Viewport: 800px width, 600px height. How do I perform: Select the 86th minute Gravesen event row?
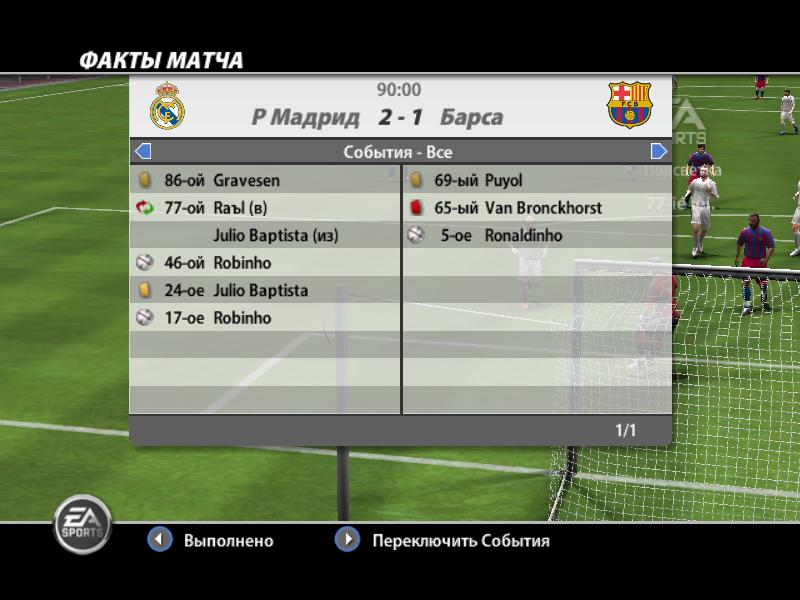point(265,181)
